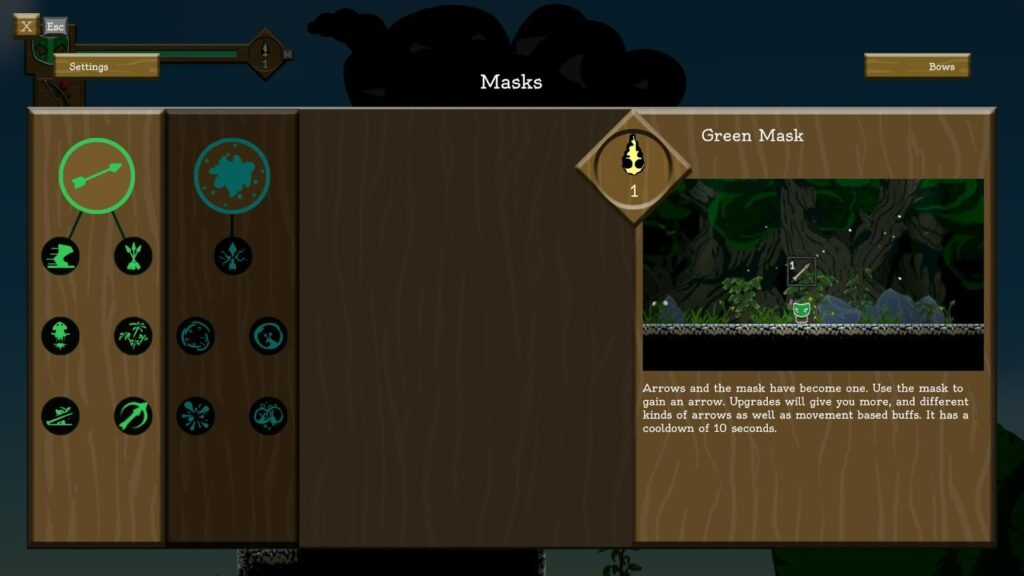Choose the teal upgrade linked to splatter mask
Screen dimensions: 1024x576
click(x=232, y=256)
